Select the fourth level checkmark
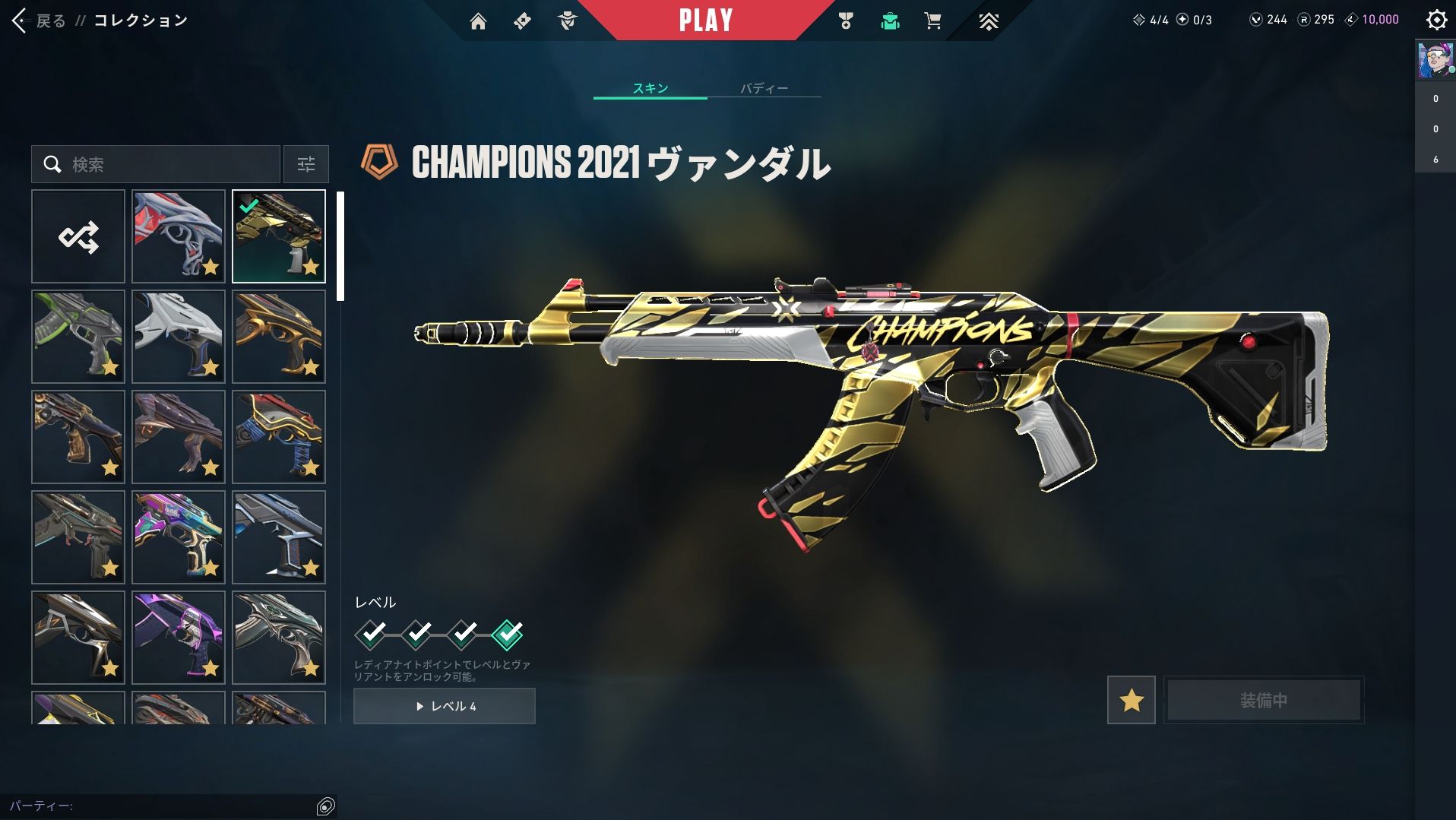 coord(507,634)
